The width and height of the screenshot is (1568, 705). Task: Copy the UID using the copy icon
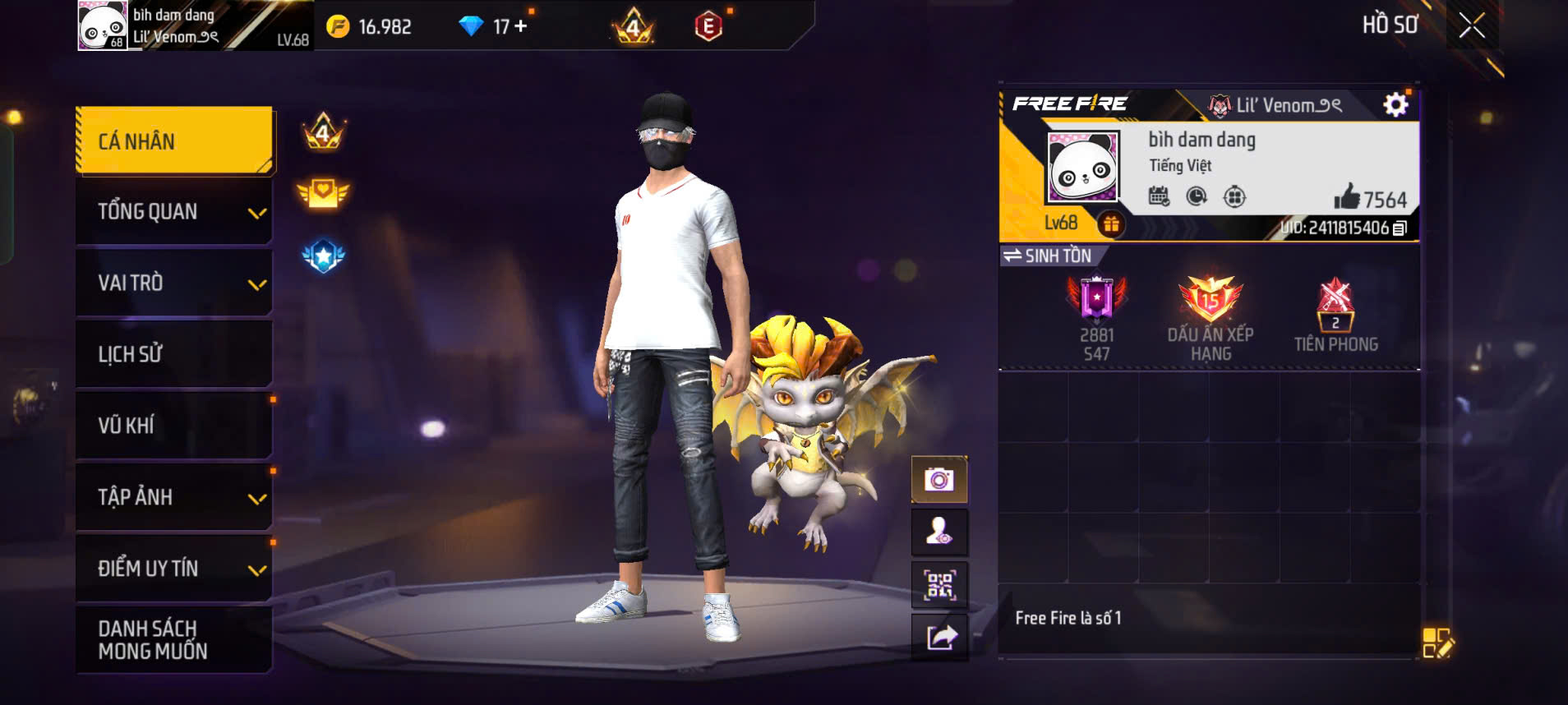1400,228
